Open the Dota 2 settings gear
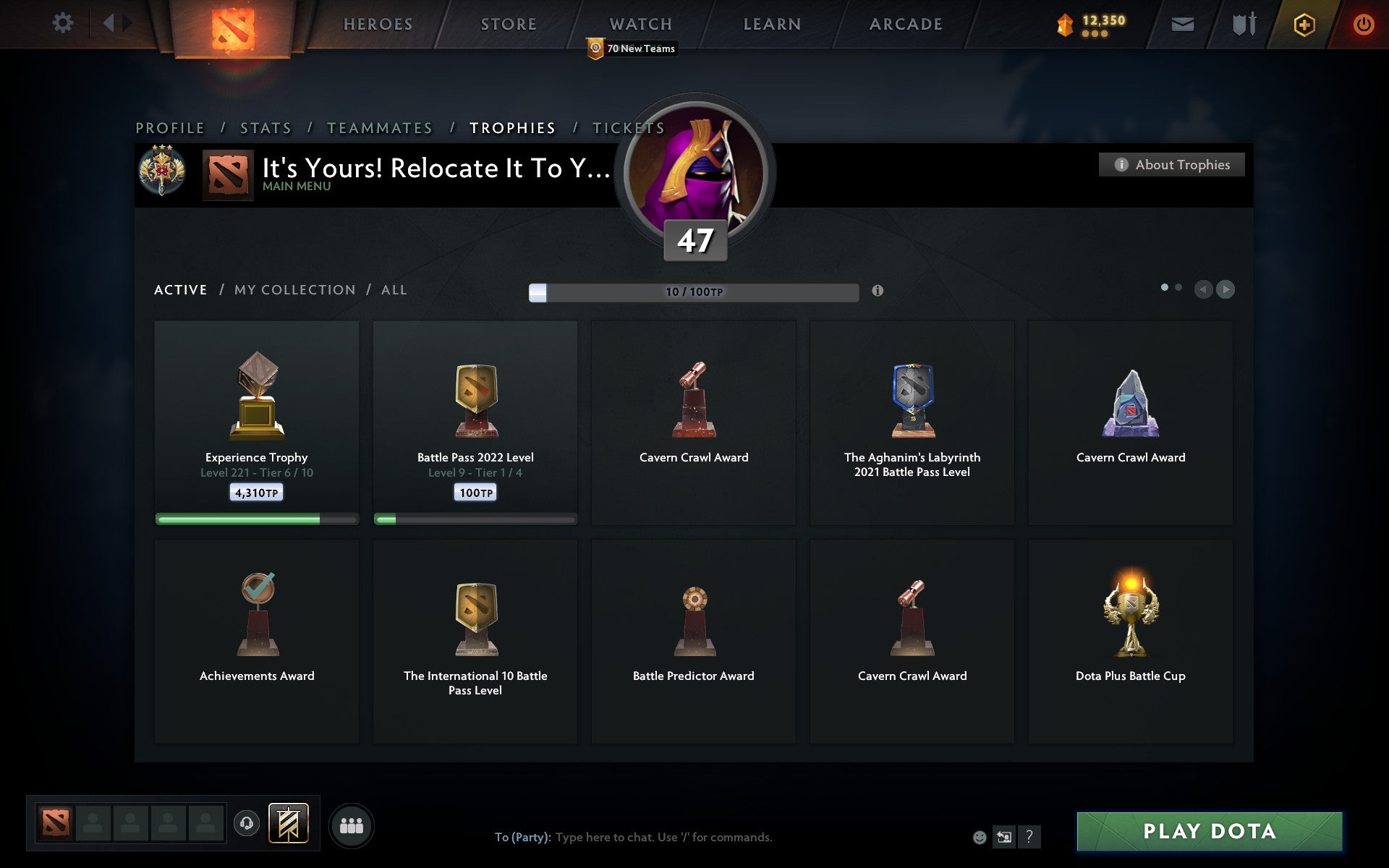Viewport: 1389px width, 868px height. tap(64, 23)
